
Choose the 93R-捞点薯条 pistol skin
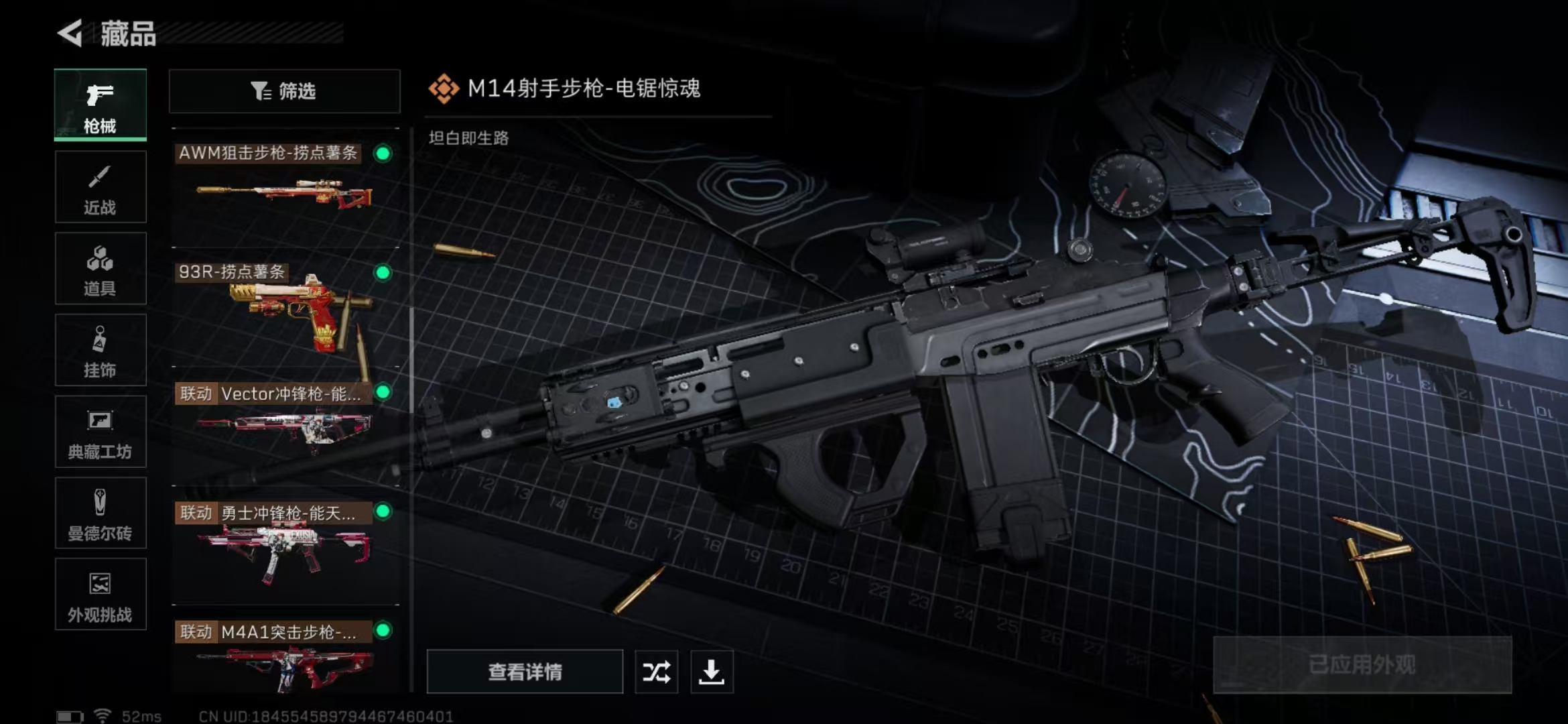pyautogui.click(x=285, y=308)
